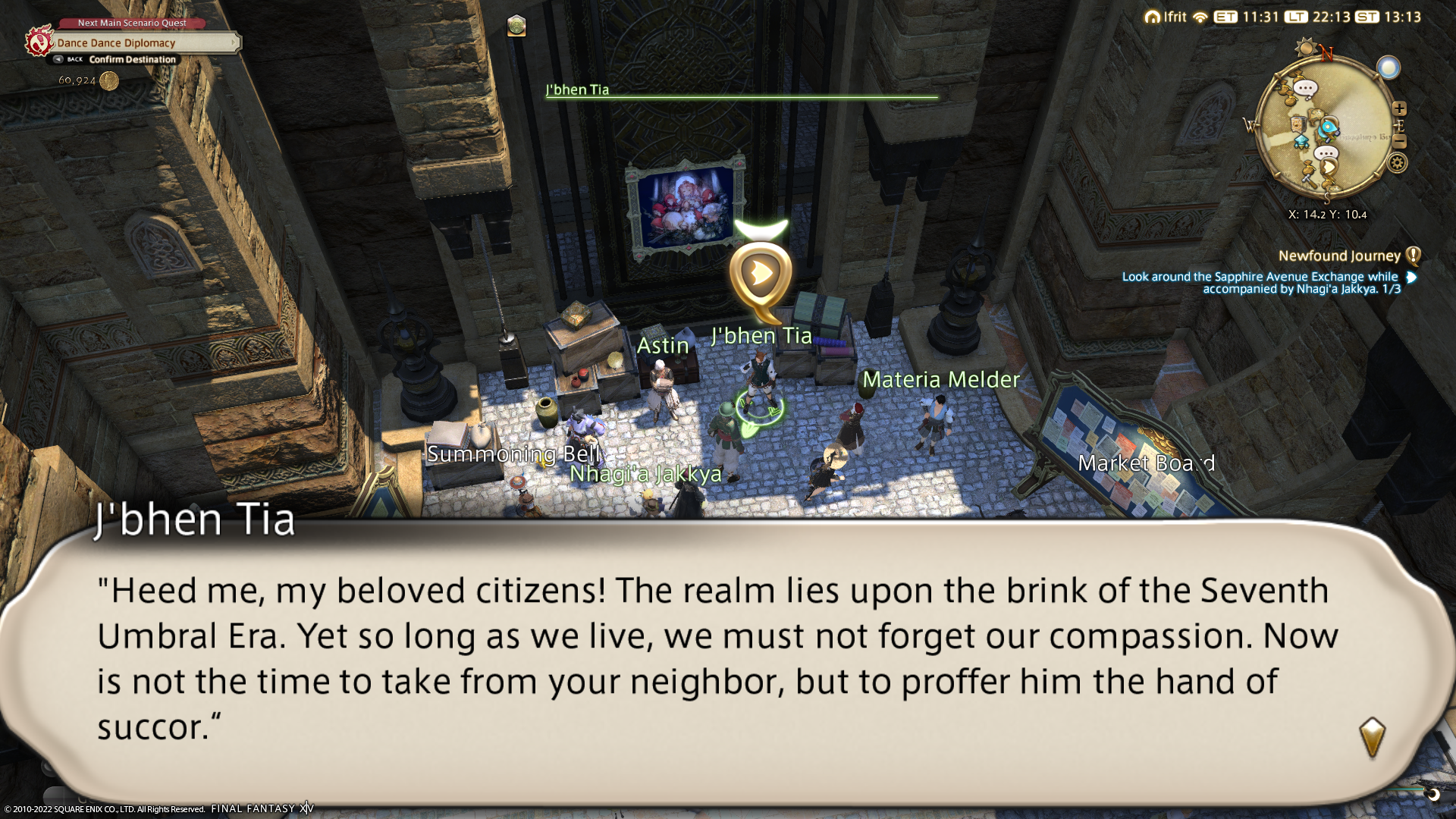This screenshot has width=1456, height=819.
Task: Click the gil coin currency icon
Action: point(109,80)
